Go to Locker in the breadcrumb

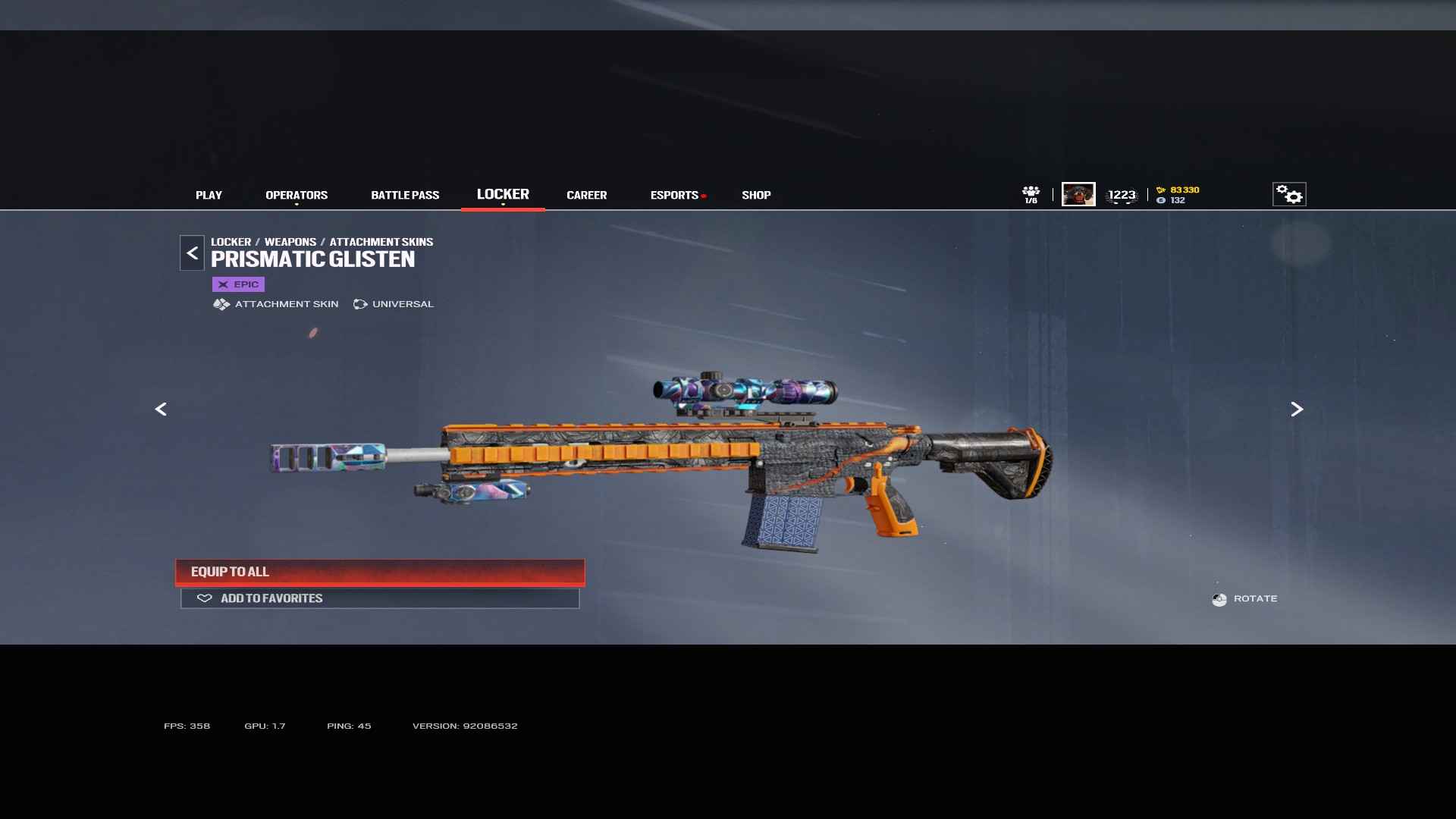pos(231,242)
